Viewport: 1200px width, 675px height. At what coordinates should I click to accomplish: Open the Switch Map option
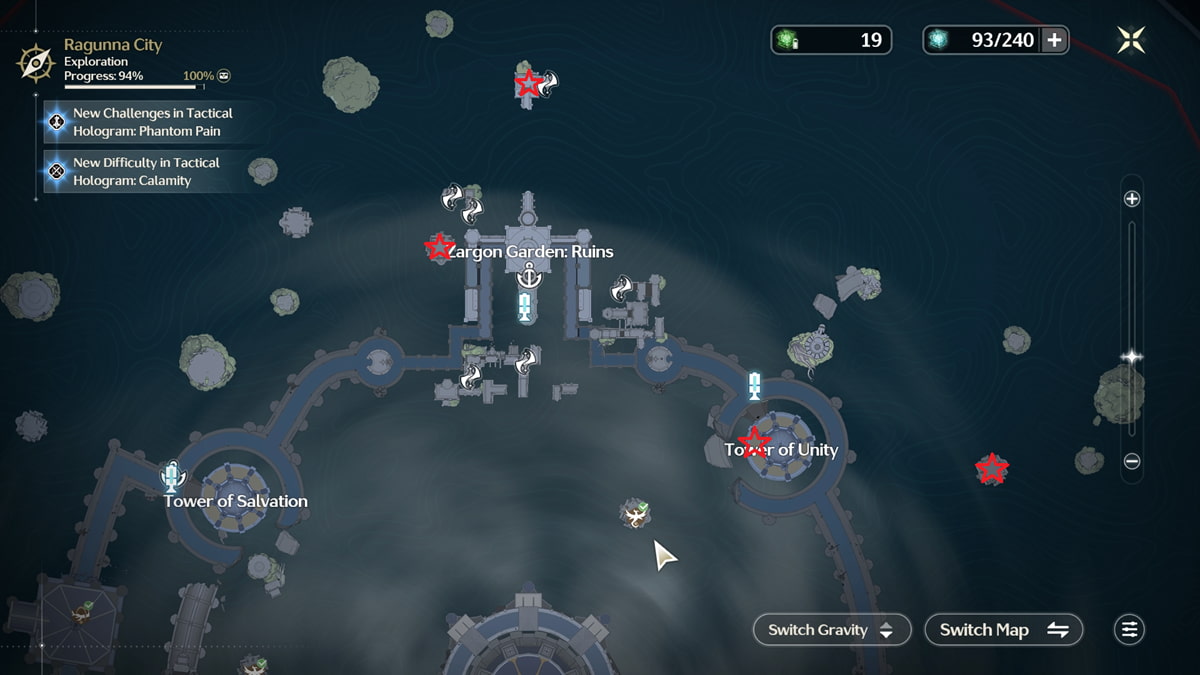click(x=1004, y=629)
